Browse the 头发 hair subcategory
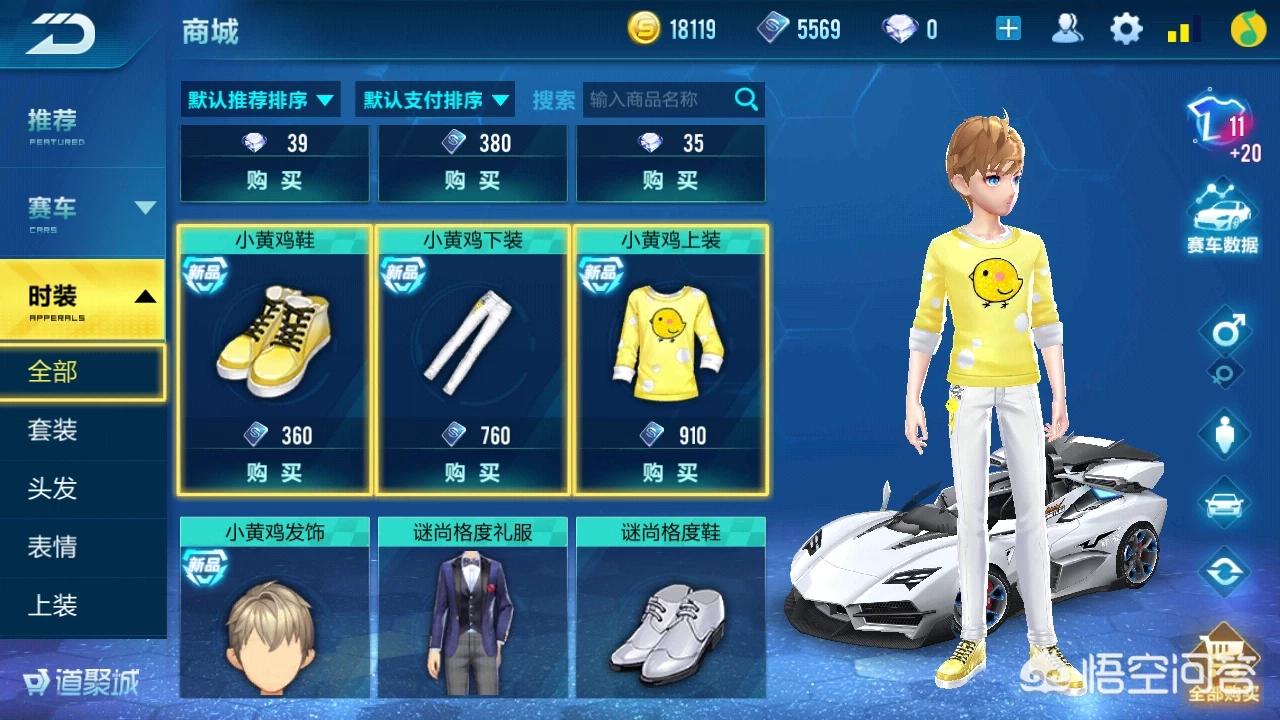 point(52,489)
